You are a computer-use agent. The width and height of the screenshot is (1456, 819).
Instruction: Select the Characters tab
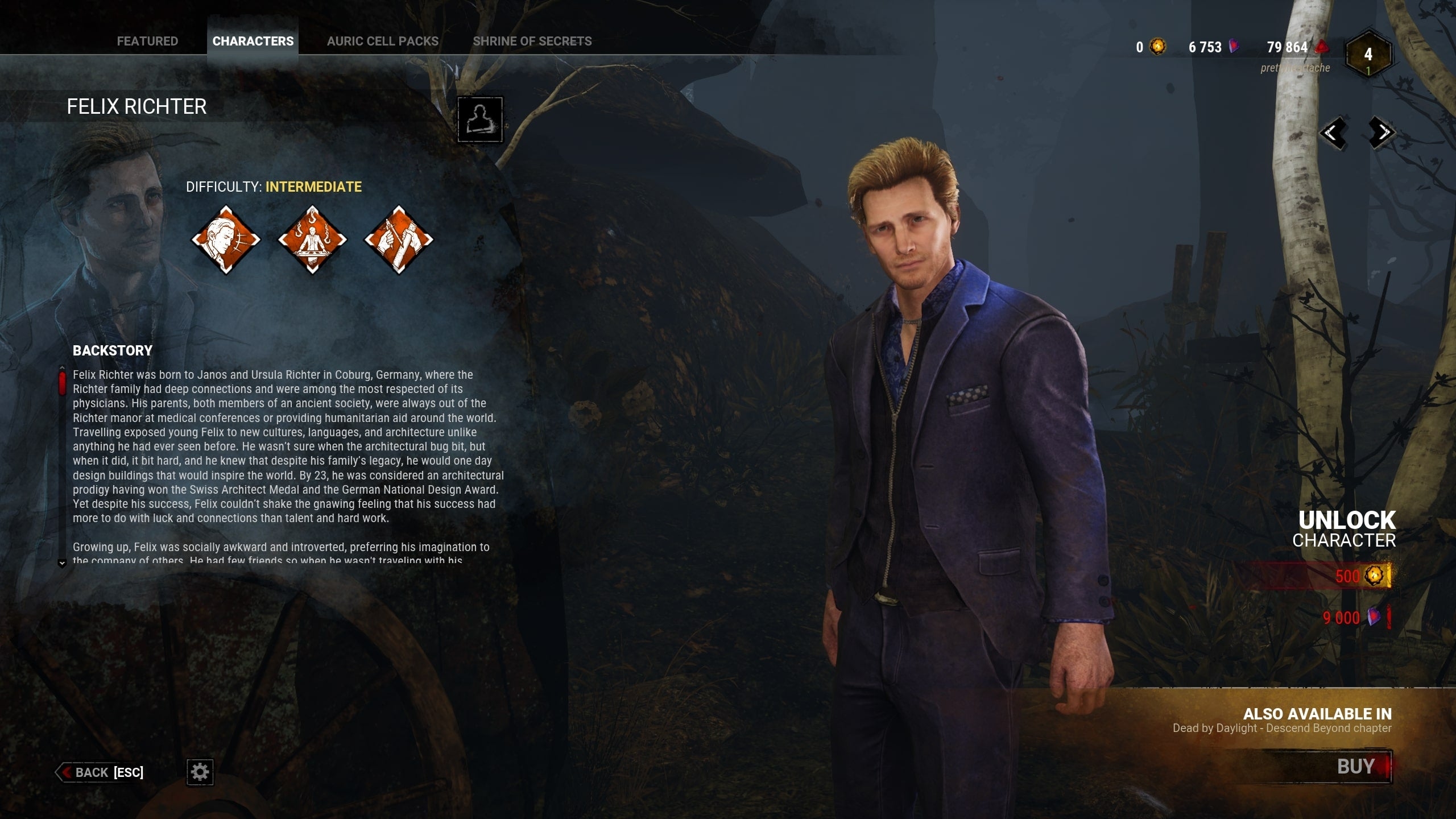253,41
